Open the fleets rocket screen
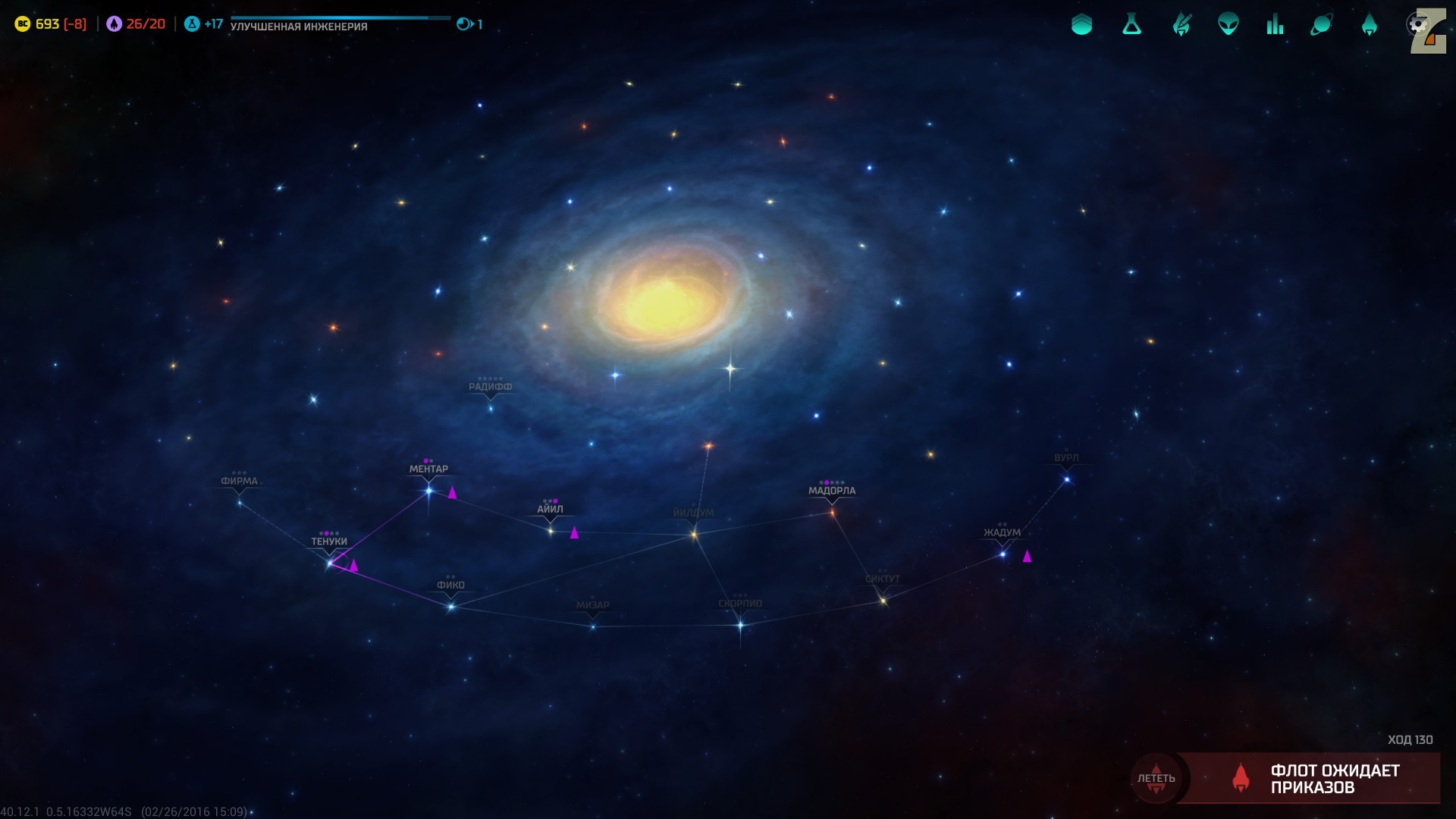 pos(1369,25)
